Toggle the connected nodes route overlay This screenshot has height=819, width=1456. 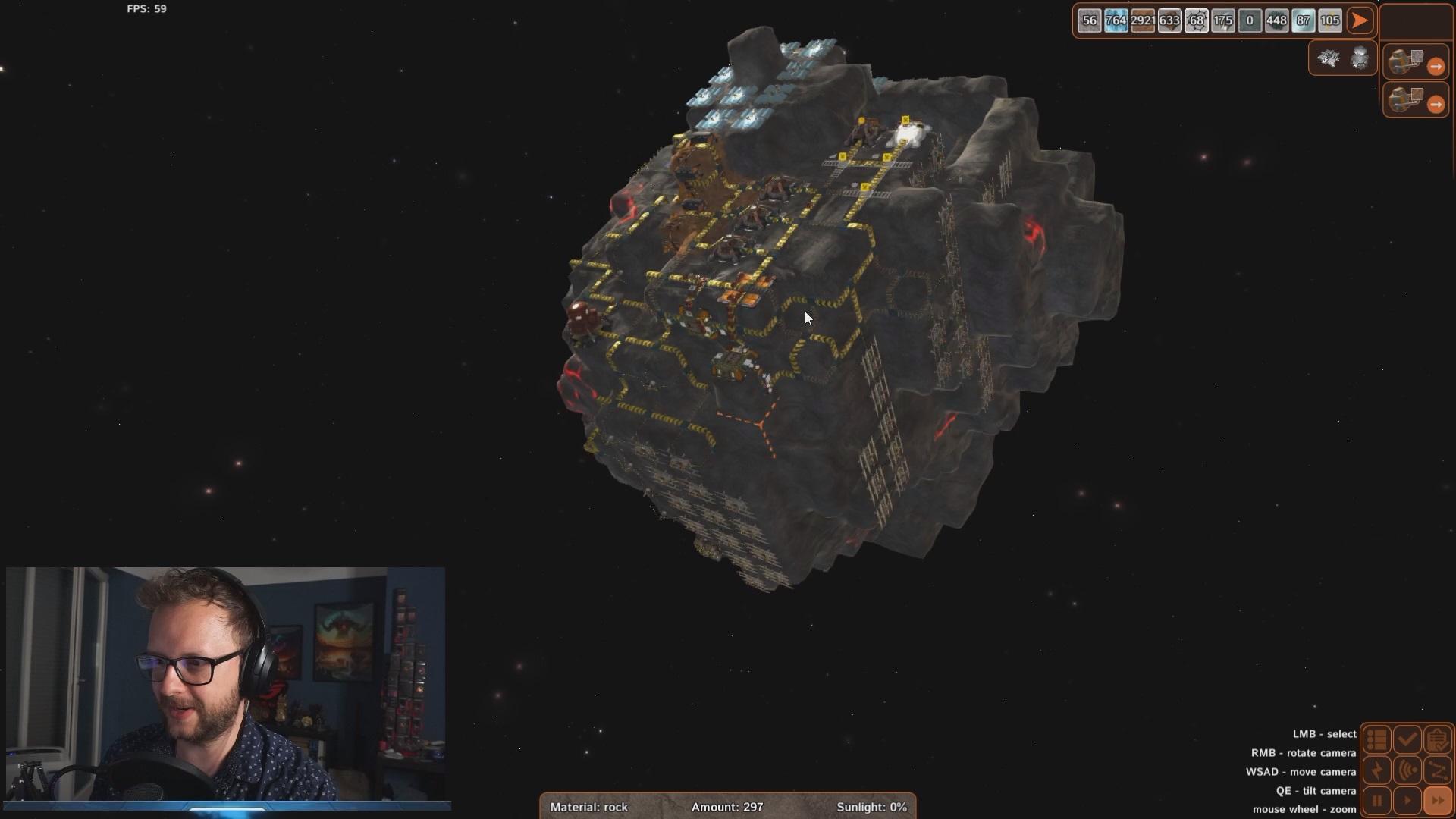[x=1437, y=770]
